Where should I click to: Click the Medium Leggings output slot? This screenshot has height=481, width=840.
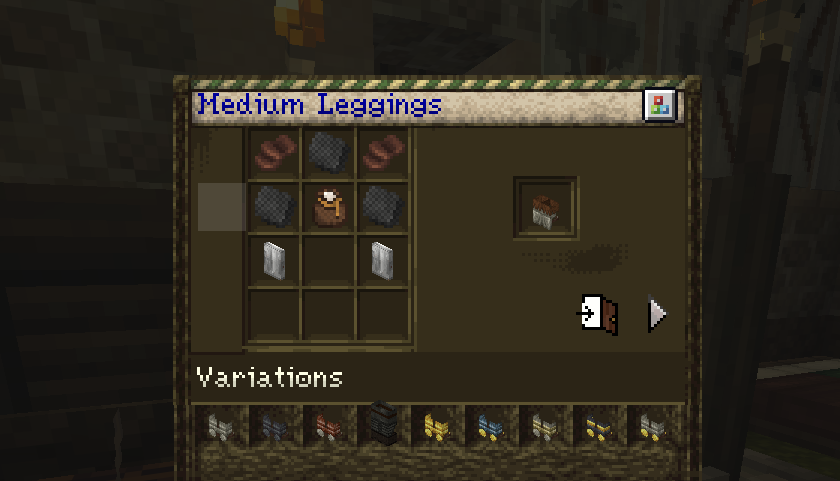pos(545,208)
